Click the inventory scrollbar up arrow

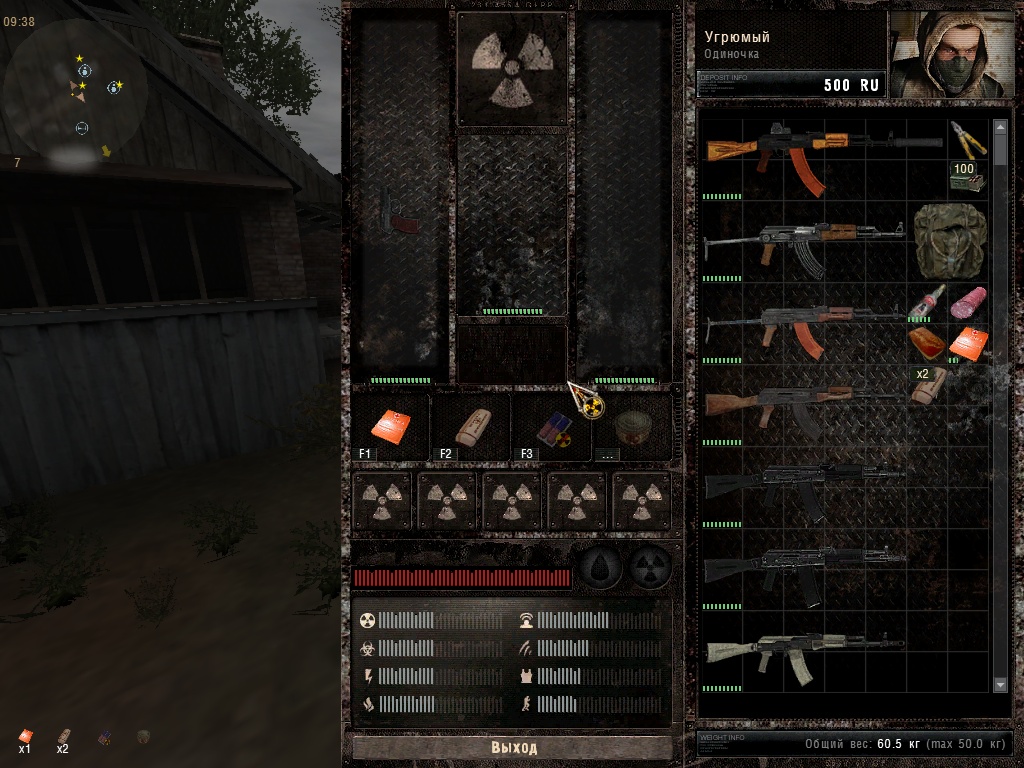1000,128
